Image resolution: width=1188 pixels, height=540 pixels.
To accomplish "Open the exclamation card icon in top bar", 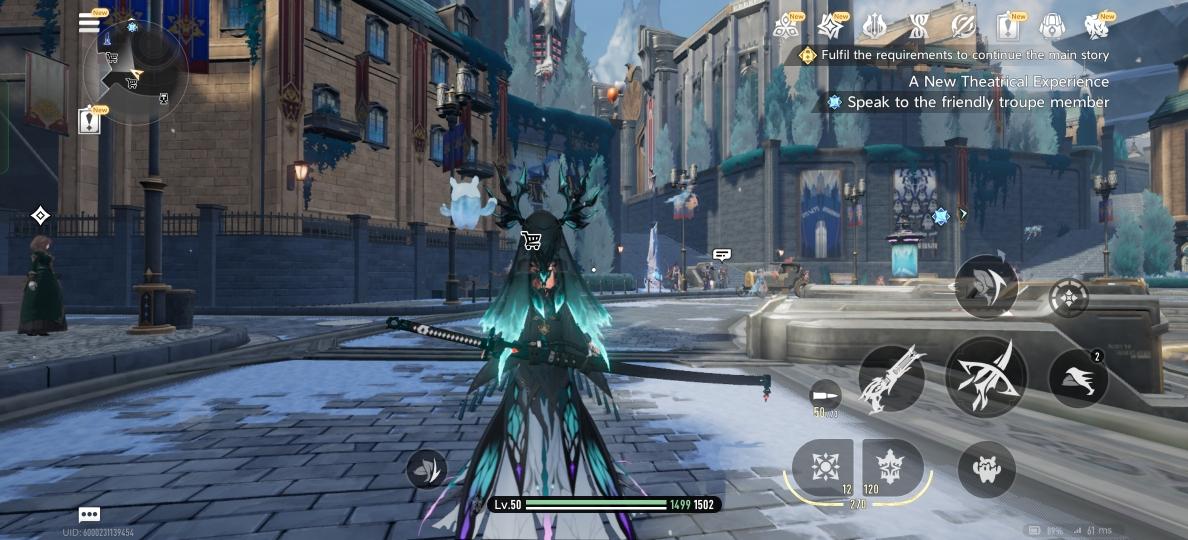I will click(x=1008, y=26).
